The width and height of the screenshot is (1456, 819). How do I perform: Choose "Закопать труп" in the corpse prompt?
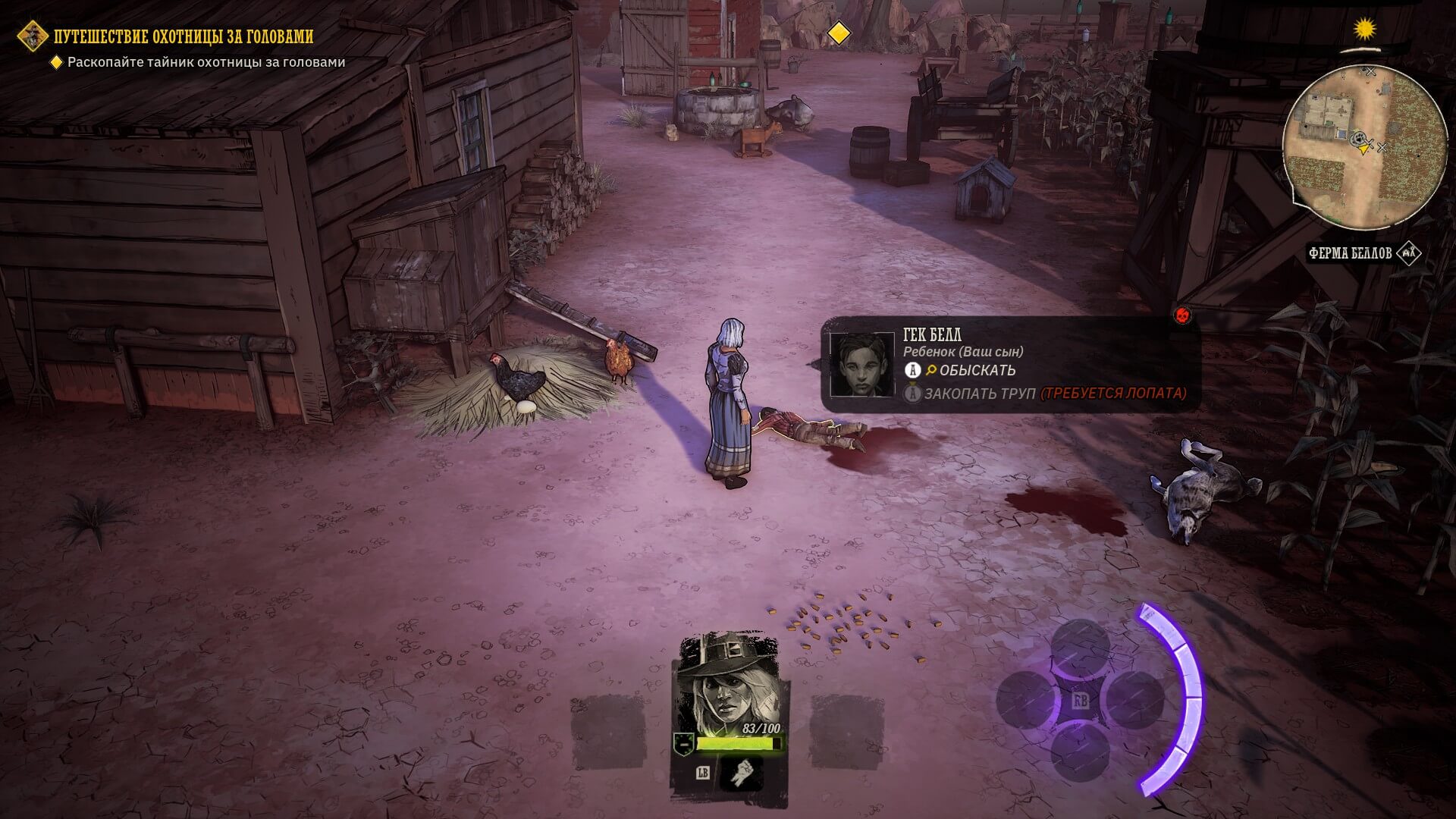pyautogui.click(x=979, y=393)
